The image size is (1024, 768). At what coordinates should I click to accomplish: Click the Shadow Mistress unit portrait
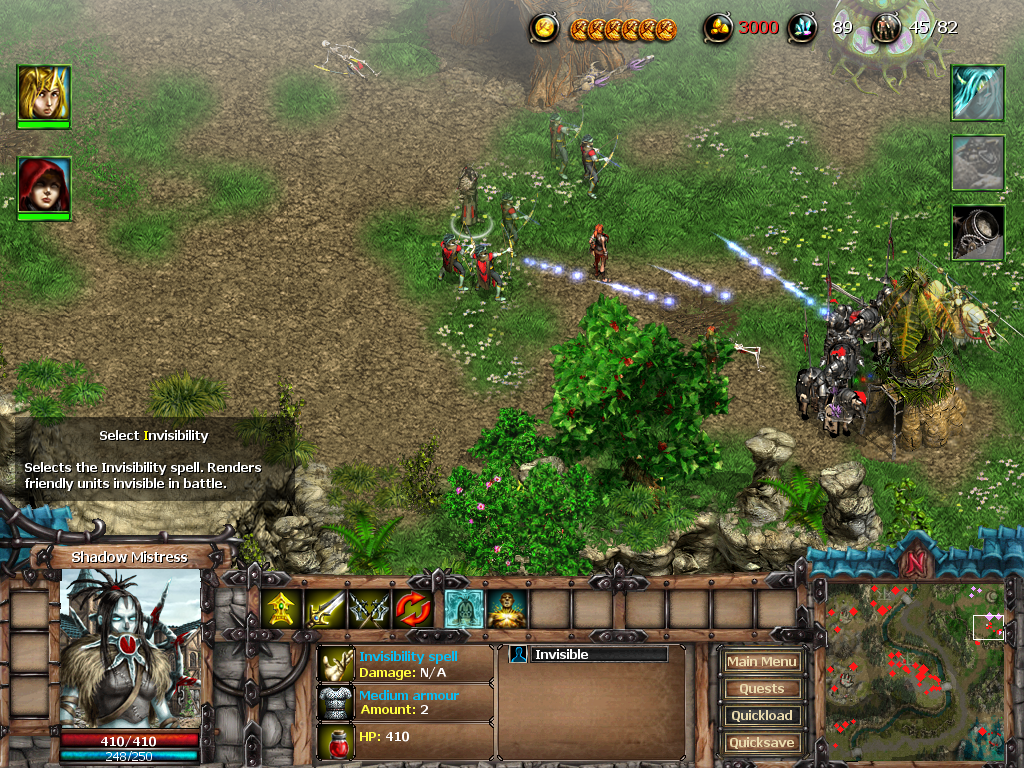131,647
